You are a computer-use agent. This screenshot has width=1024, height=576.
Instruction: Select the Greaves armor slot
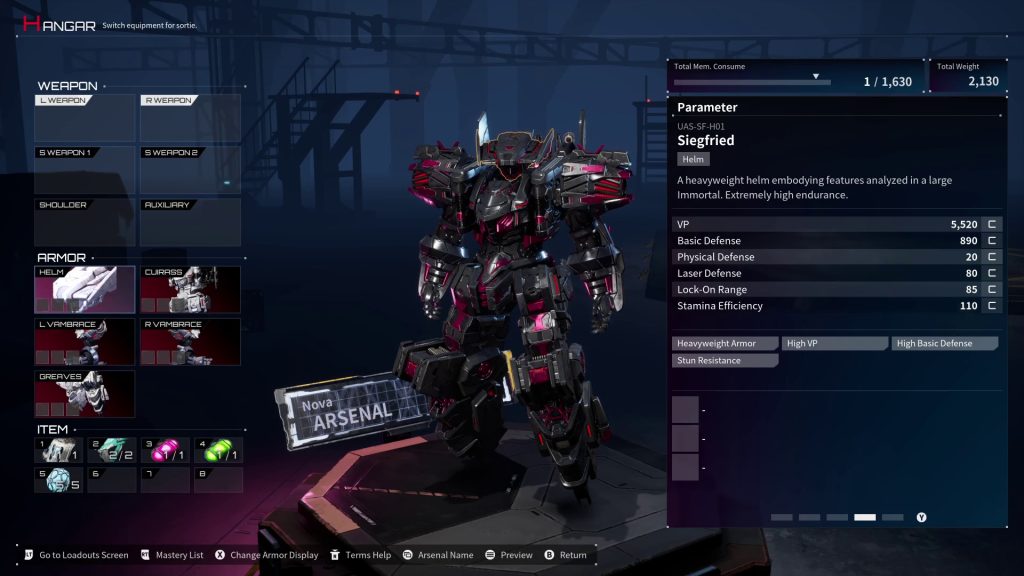click(85, 394)
